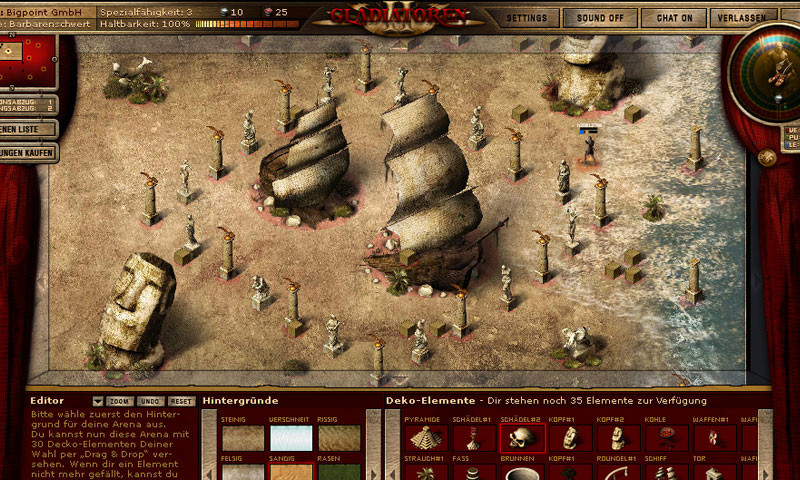Select the Verschneit snowy background
The height and width of the screenshot is (480, 800).
(x=291, y=438)
